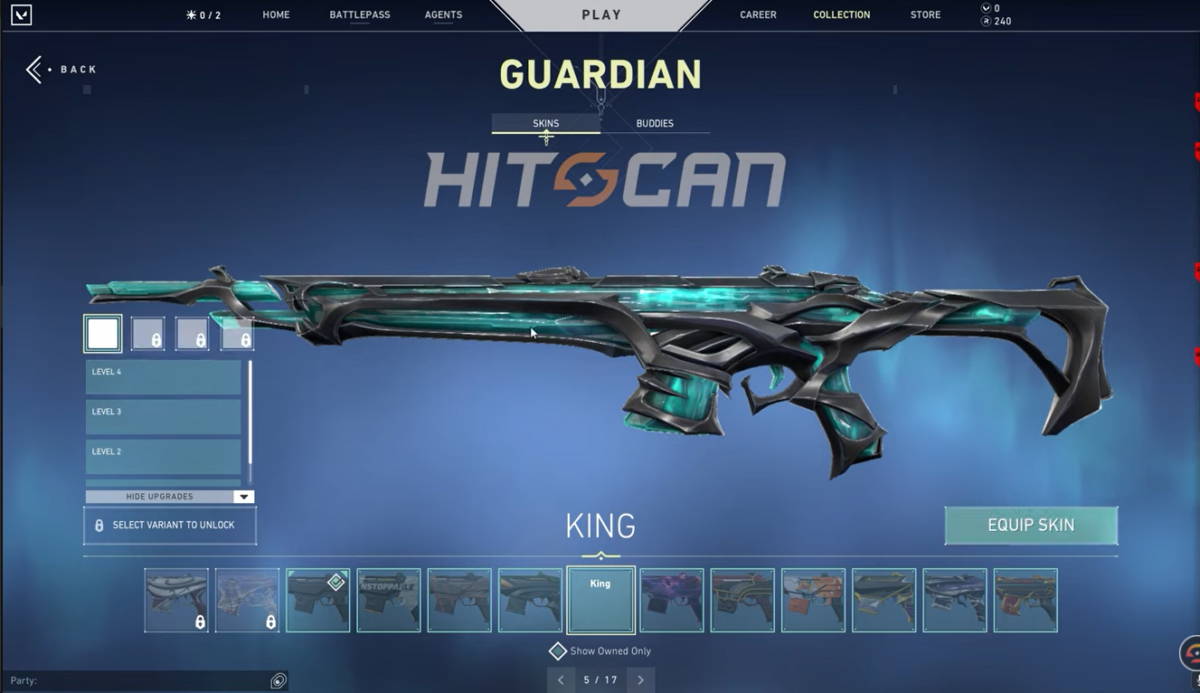Select the Level 3 upgrade

(x=163, y=416)
